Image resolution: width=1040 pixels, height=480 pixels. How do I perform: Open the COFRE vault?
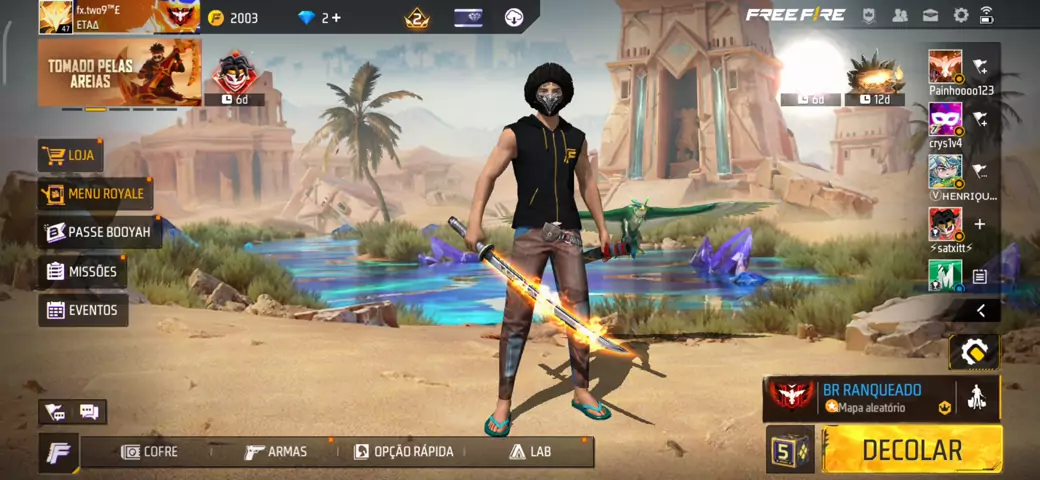(x=149, y=452)
